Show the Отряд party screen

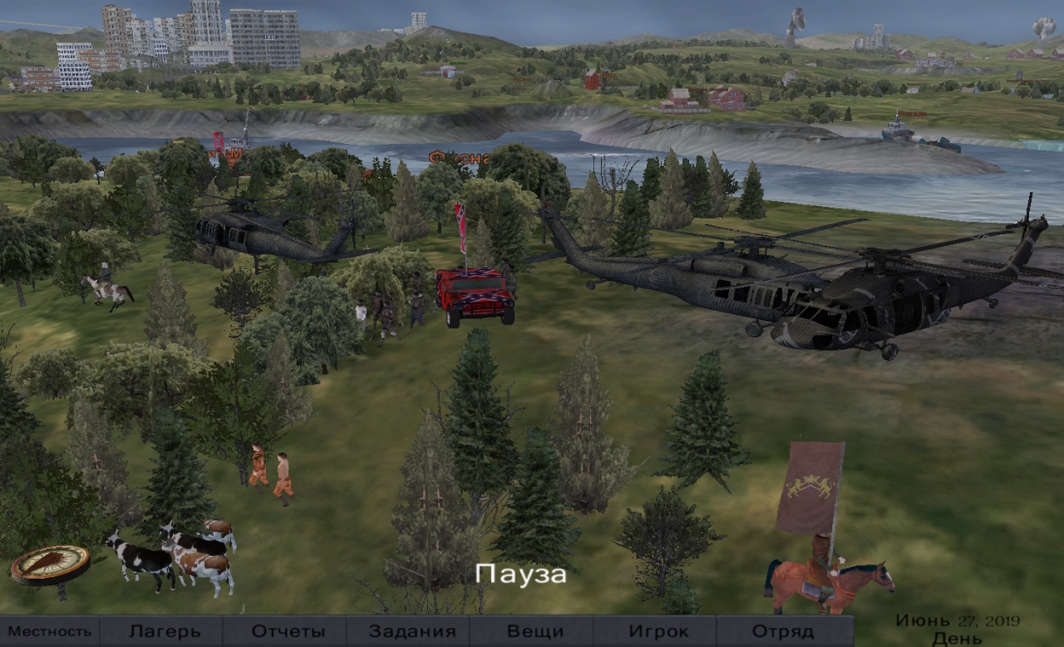[x=782, y=632]
